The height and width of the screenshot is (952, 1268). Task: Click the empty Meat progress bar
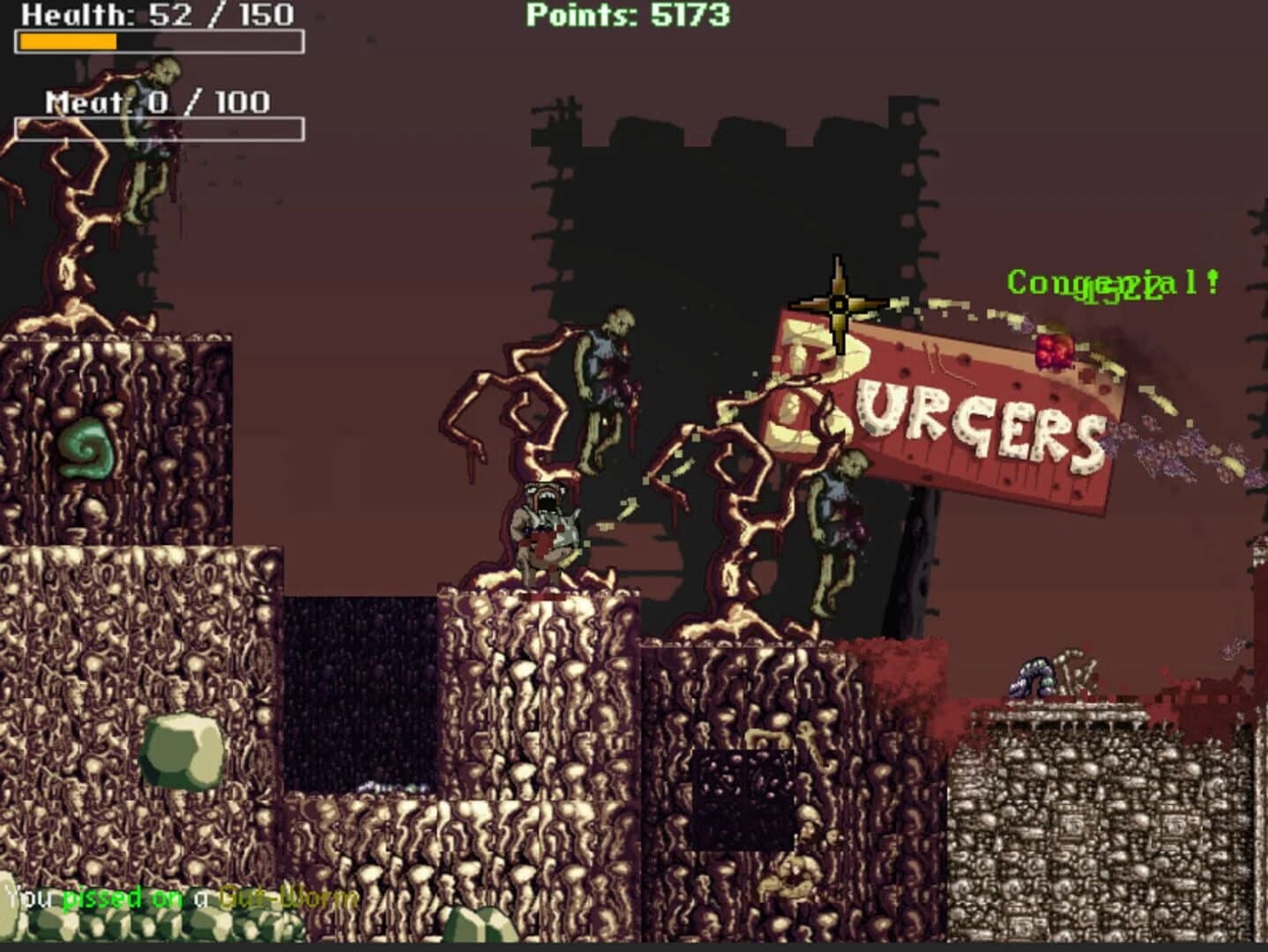159,128
